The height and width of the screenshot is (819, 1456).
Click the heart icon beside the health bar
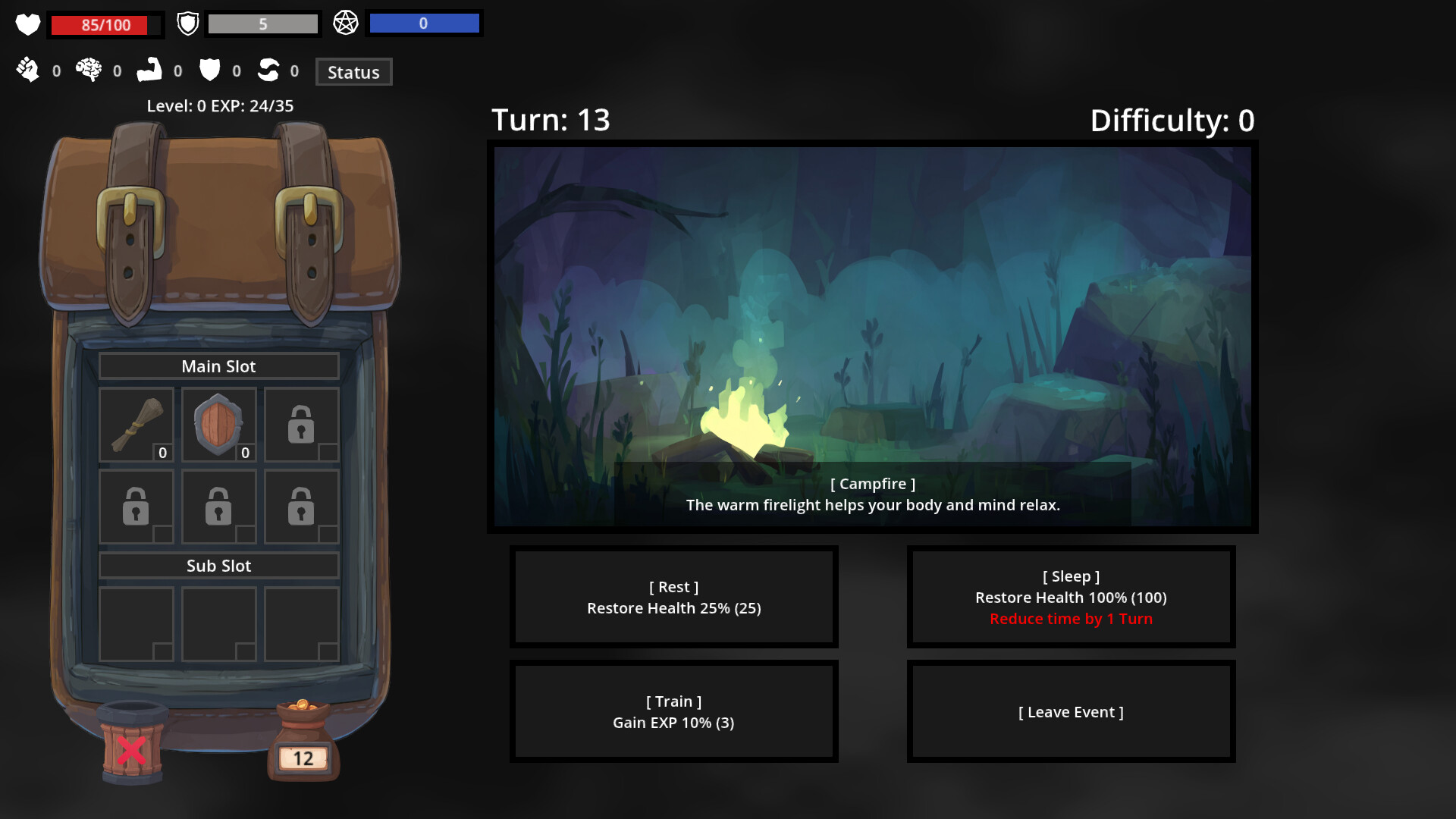click(27, 24)
